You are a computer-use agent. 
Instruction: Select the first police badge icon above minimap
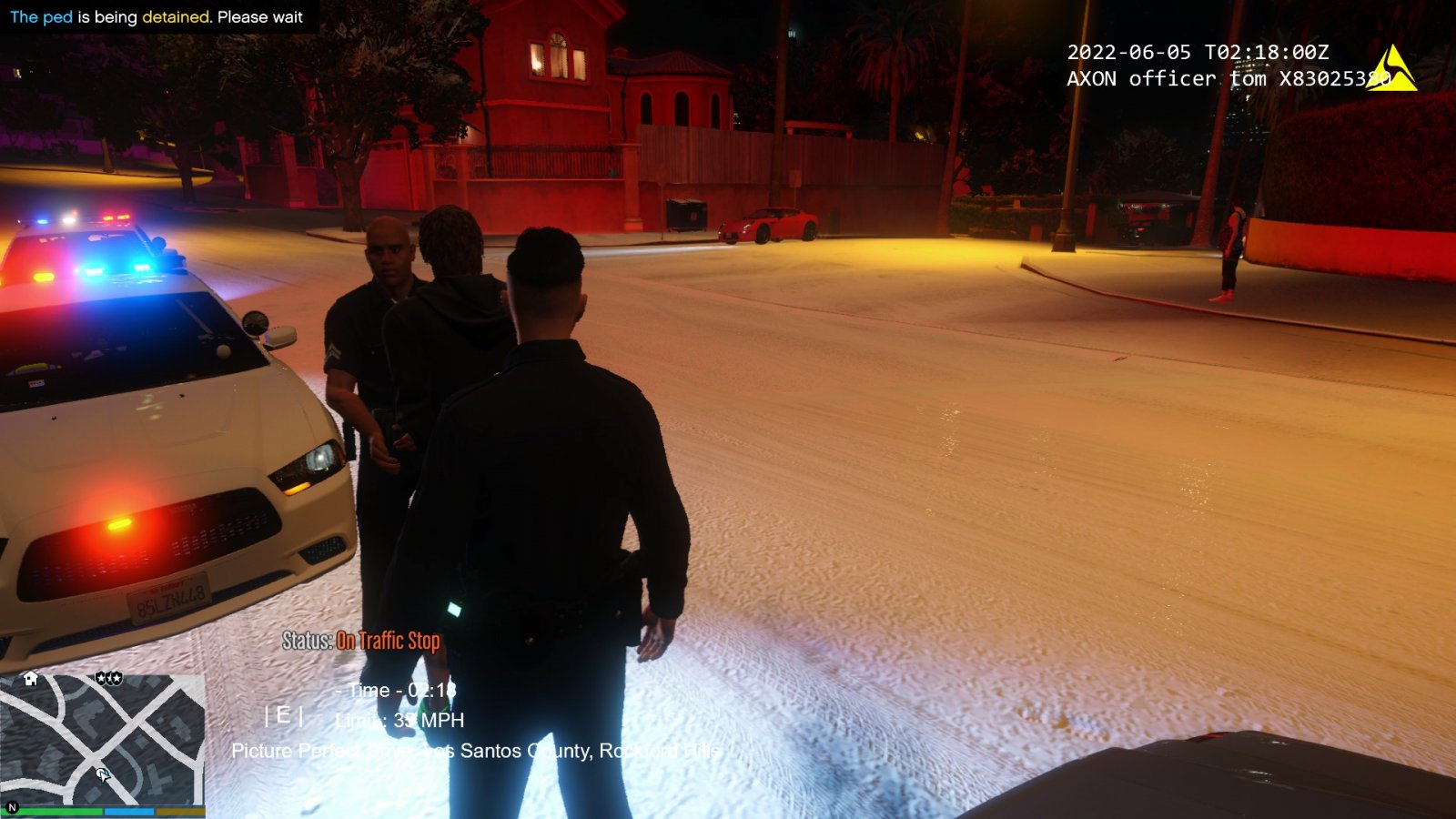(x=101, y=678)
